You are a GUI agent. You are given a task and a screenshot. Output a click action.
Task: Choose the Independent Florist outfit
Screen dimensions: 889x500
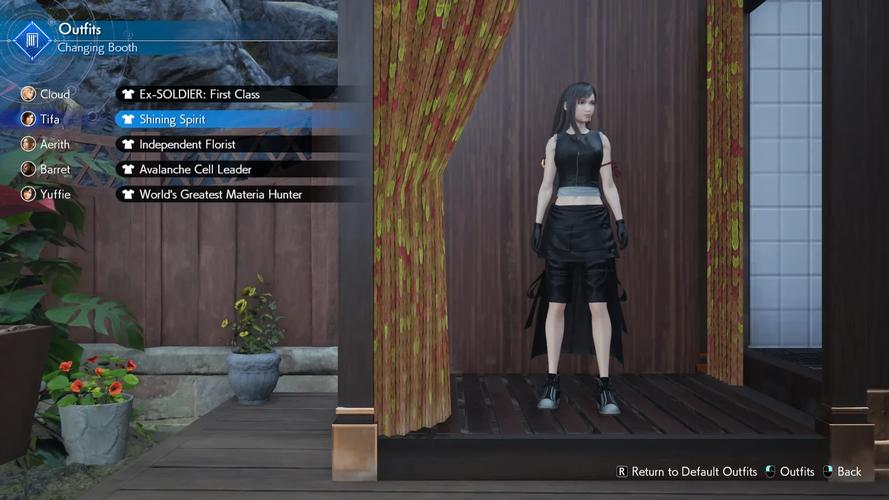click(187, 144)
